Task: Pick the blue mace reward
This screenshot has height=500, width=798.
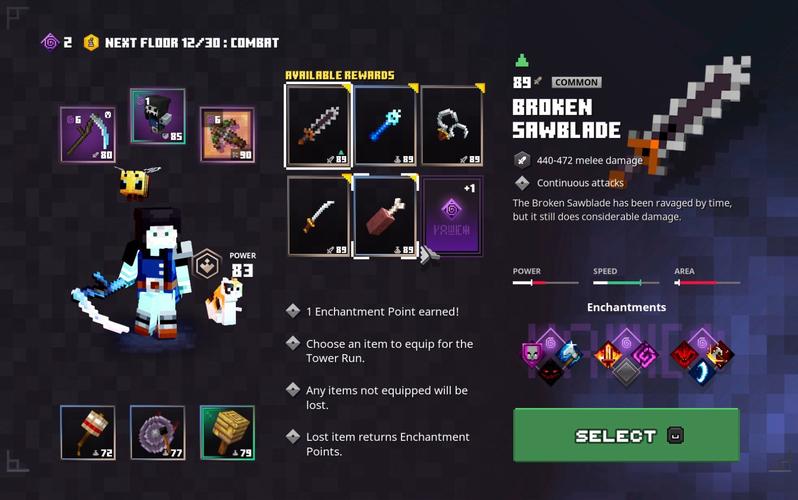Action: 385,125
